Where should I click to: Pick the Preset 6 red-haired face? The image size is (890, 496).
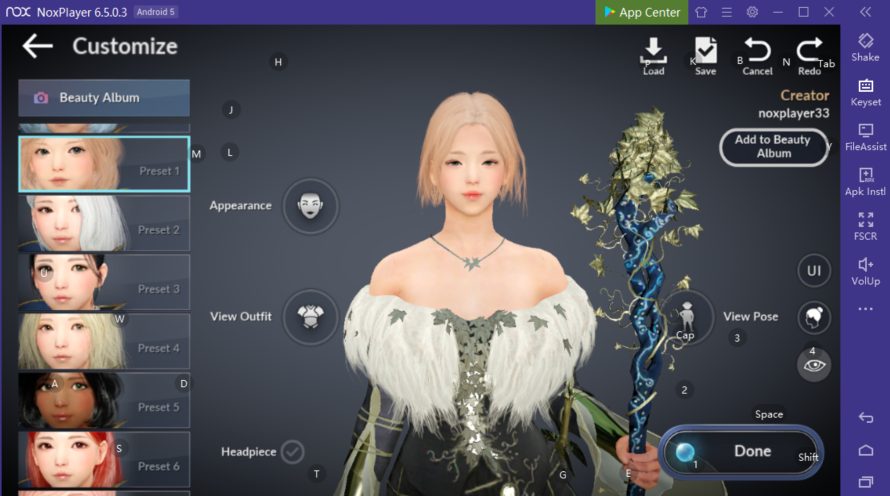click(x=104, y=459)
